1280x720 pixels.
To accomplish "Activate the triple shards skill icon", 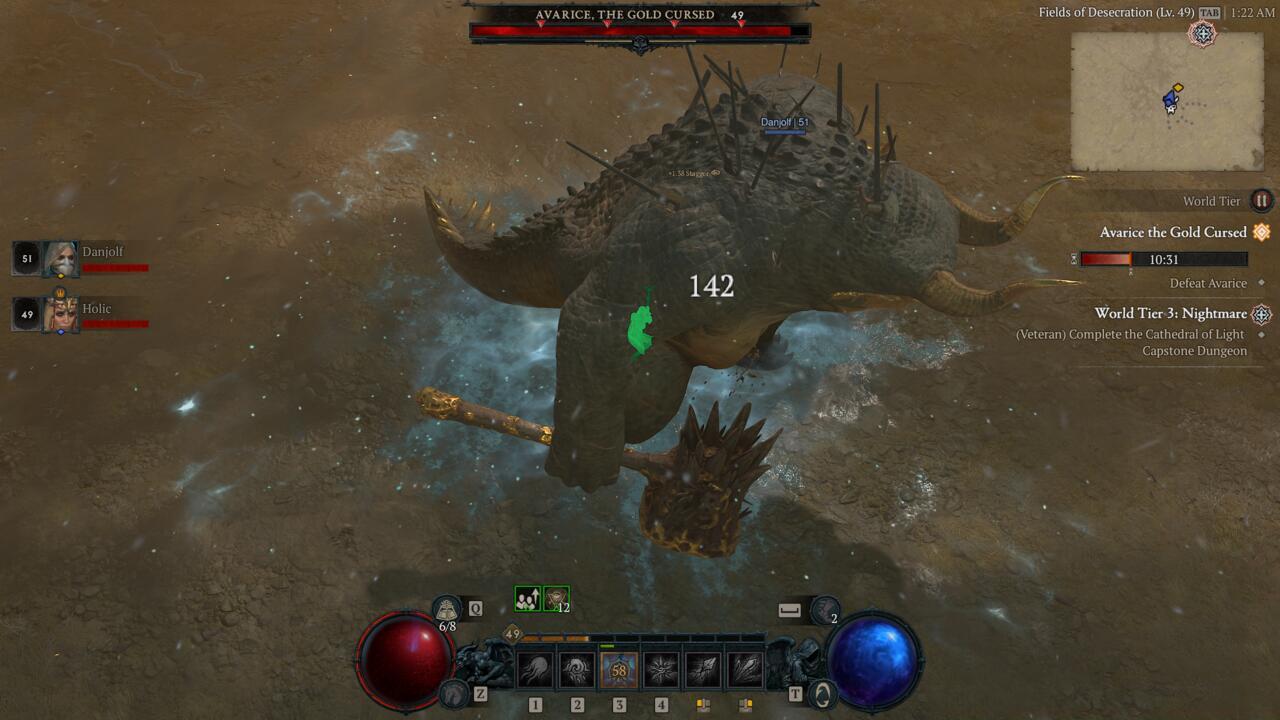I will [745, 669].
